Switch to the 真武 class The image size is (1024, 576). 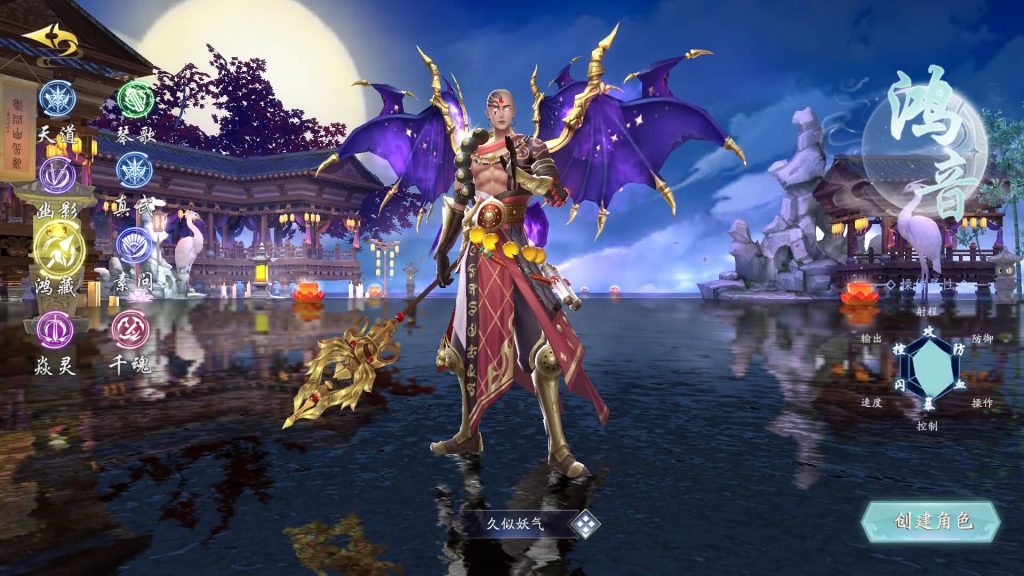coord(134,170)
